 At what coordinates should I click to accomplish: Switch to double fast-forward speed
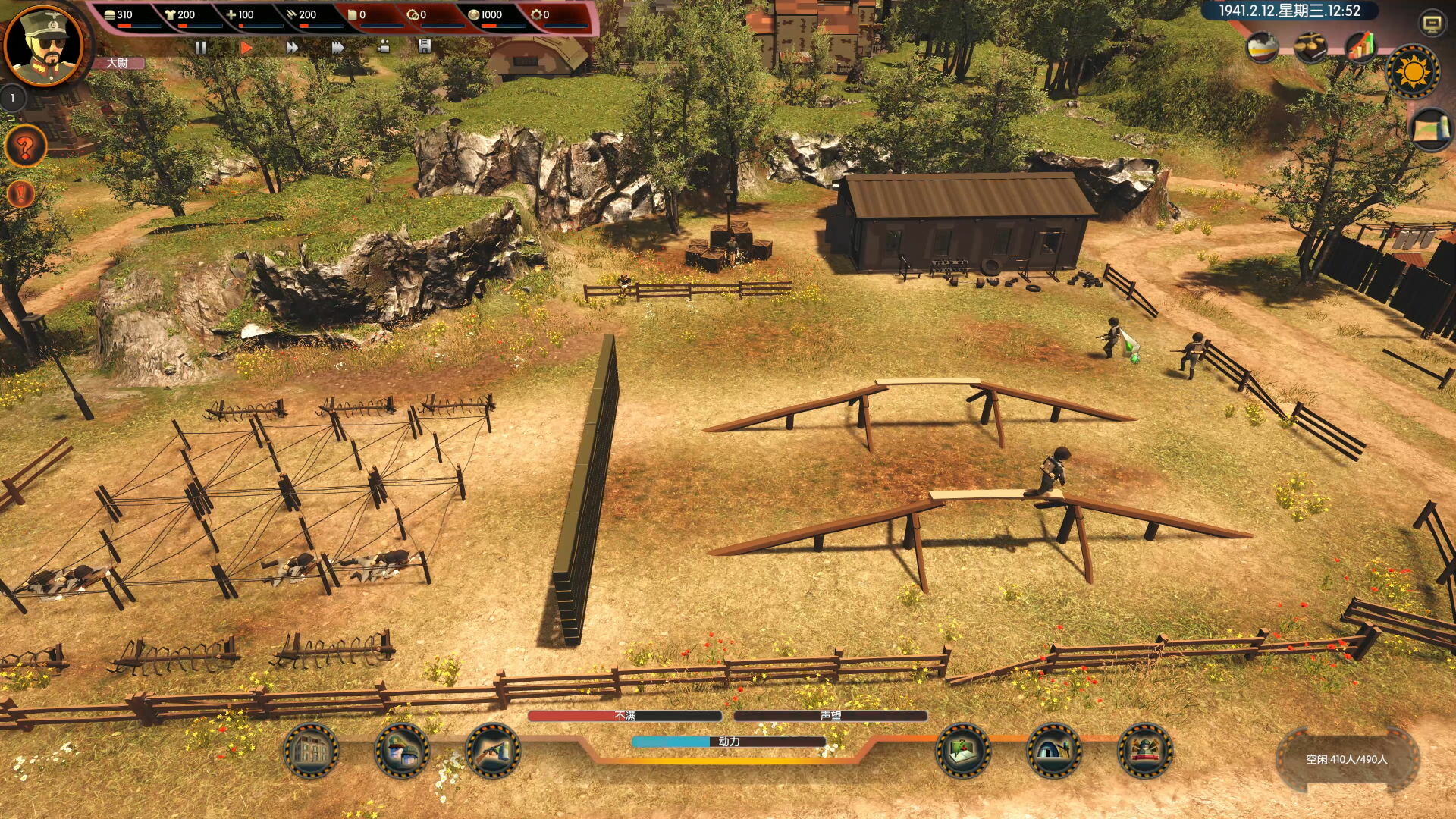(292, 47)
